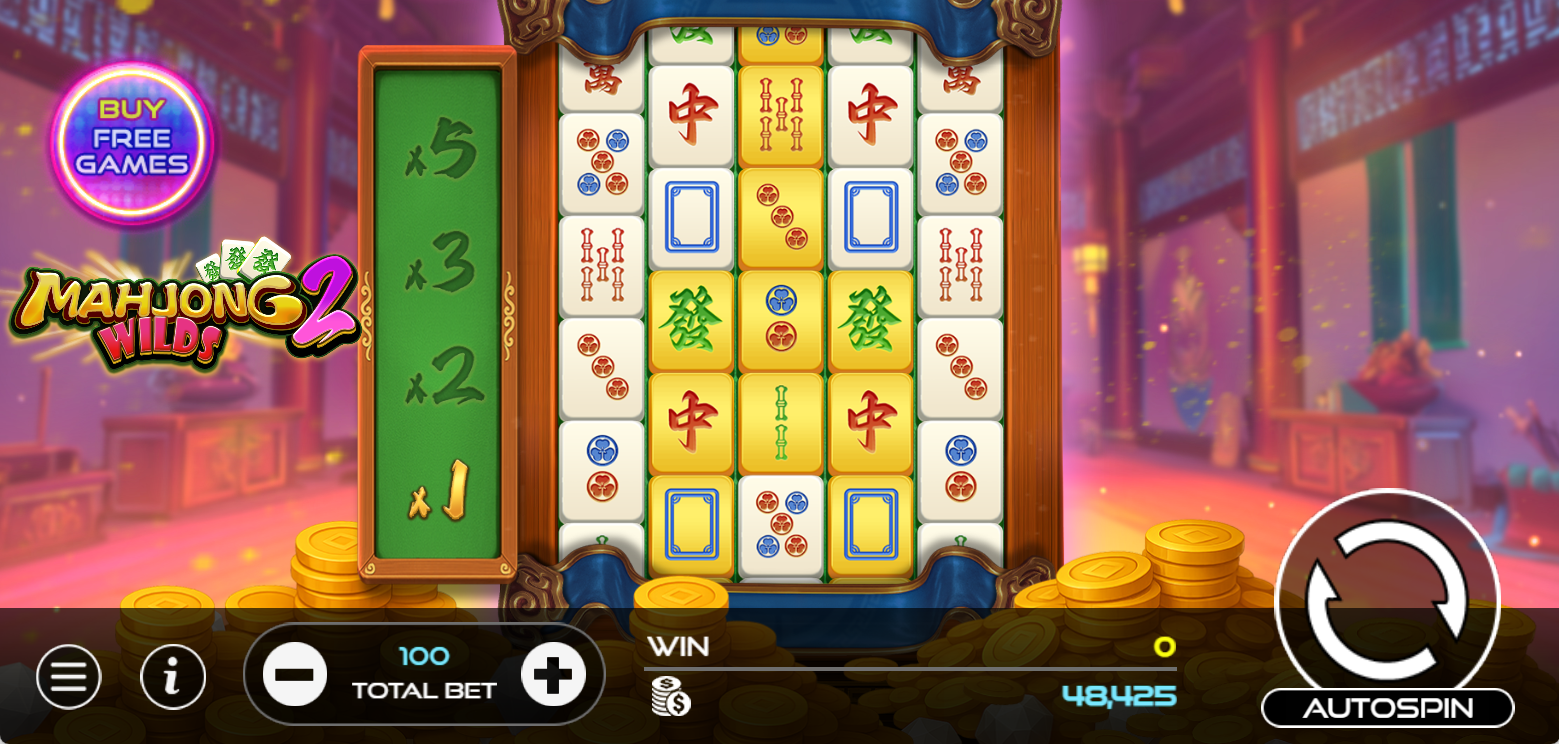The image size is (1559, 744).
Task: Open the Buy Free Games offer
Action: (x=132, y=139)
